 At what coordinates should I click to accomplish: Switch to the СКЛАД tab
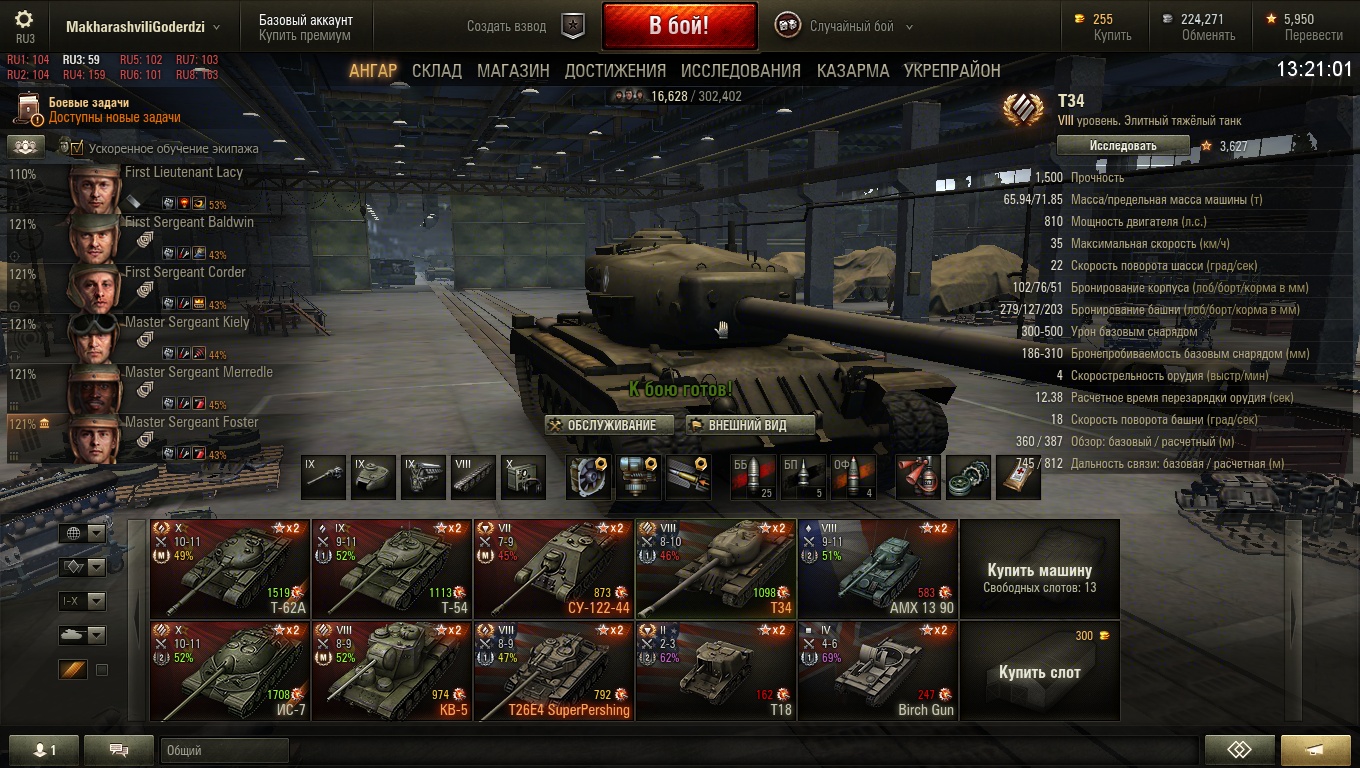437,71
